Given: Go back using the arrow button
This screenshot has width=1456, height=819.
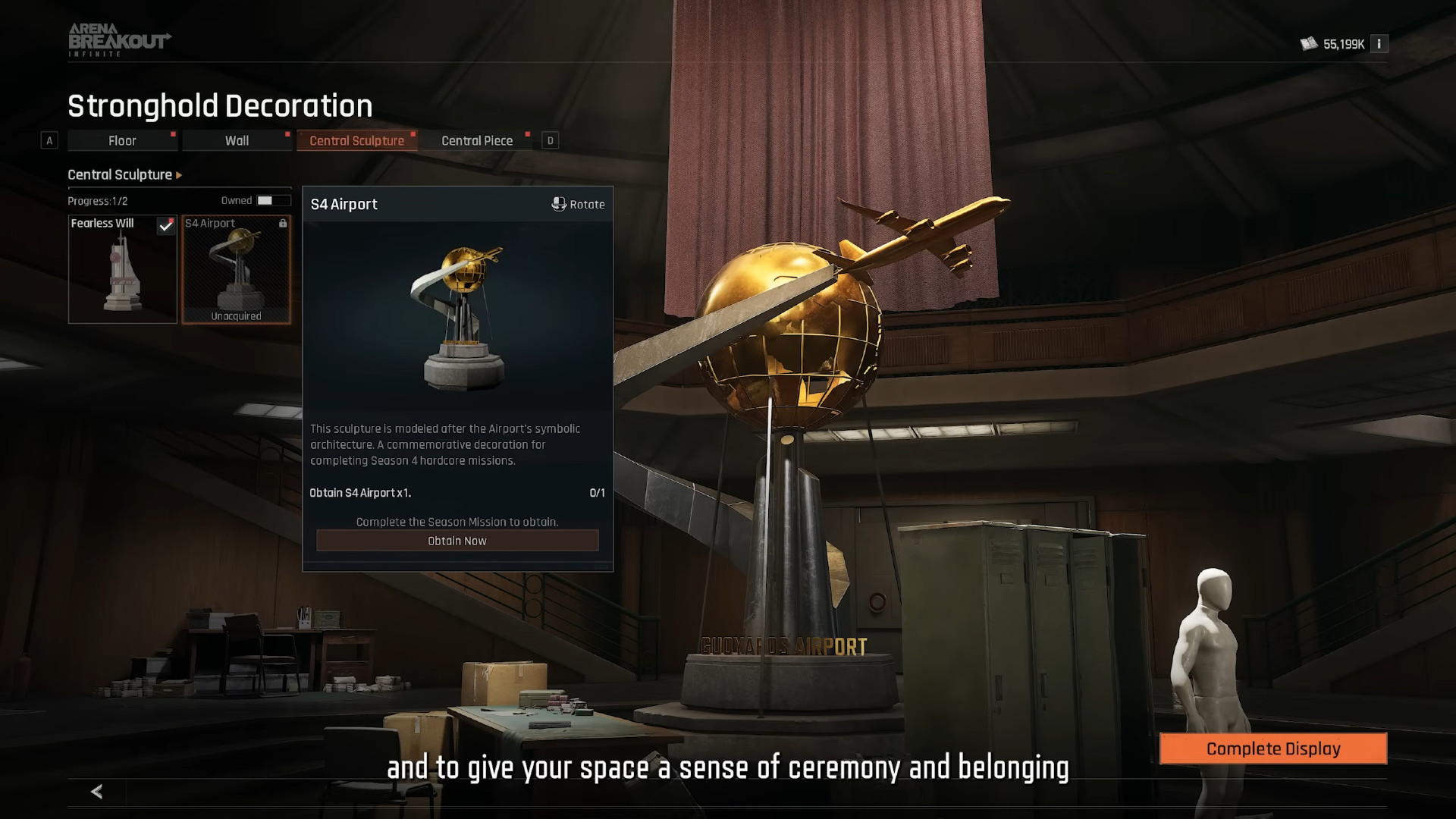Looking at the screenshot, I should [96, 792].
